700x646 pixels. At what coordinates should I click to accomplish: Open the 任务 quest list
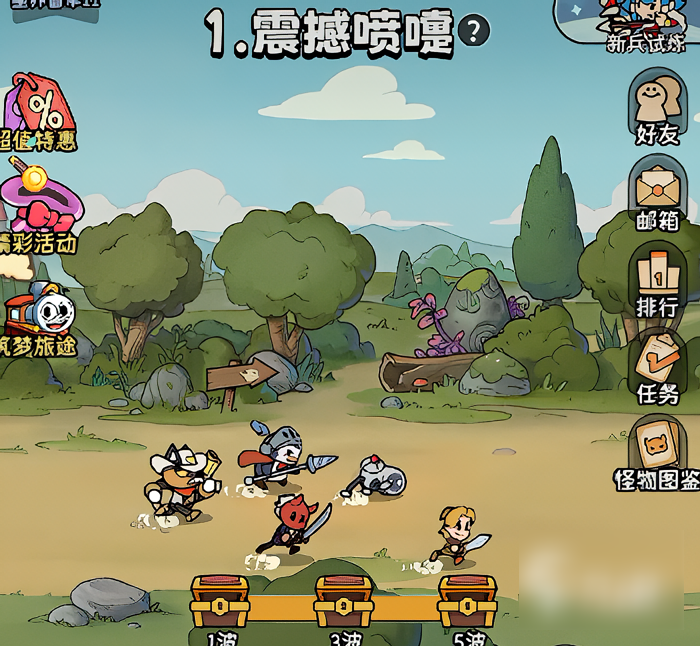pyautogui.click(x=657, y=367)
